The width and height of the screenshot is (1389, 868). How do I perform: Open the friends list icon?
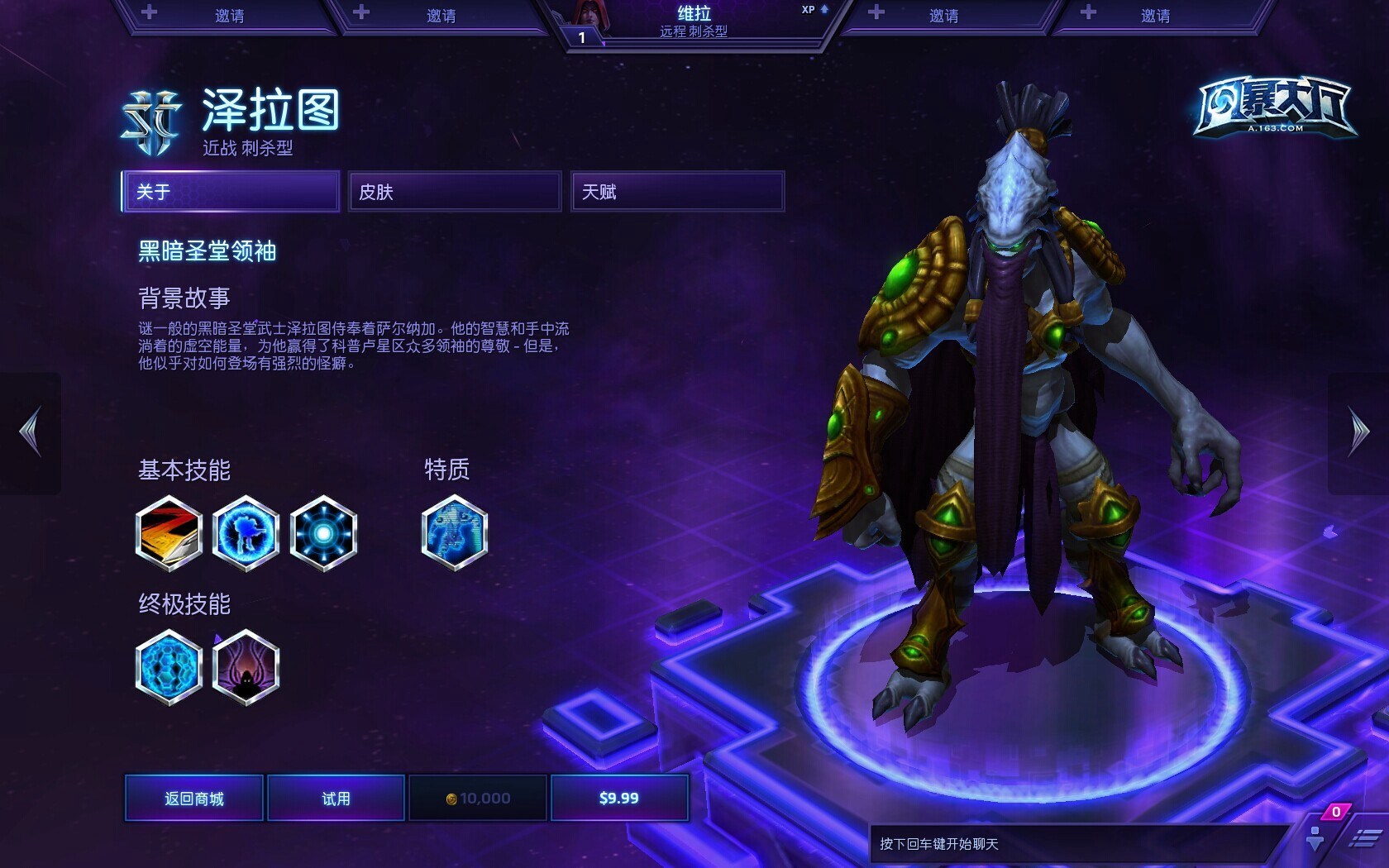[x=1315, y=837]
